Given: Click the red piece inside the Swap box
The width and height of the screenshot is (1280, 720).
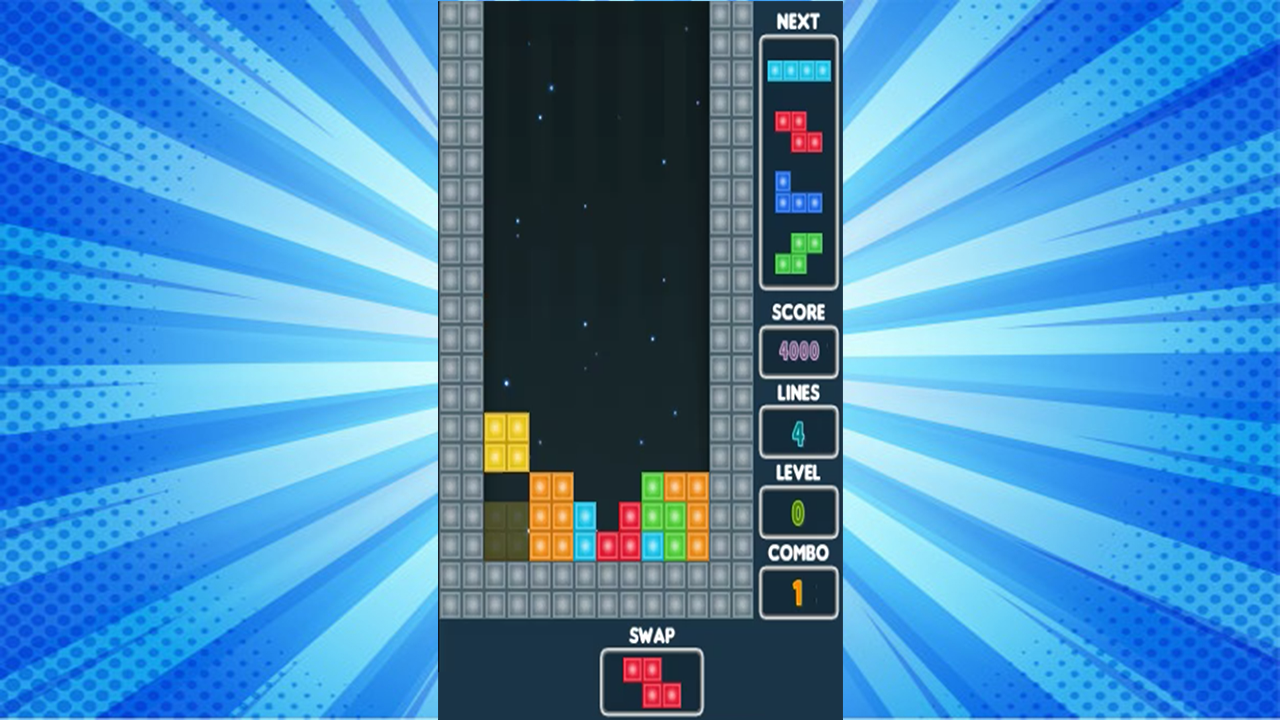Looking at the screenshot, I should tap(650, 680).
